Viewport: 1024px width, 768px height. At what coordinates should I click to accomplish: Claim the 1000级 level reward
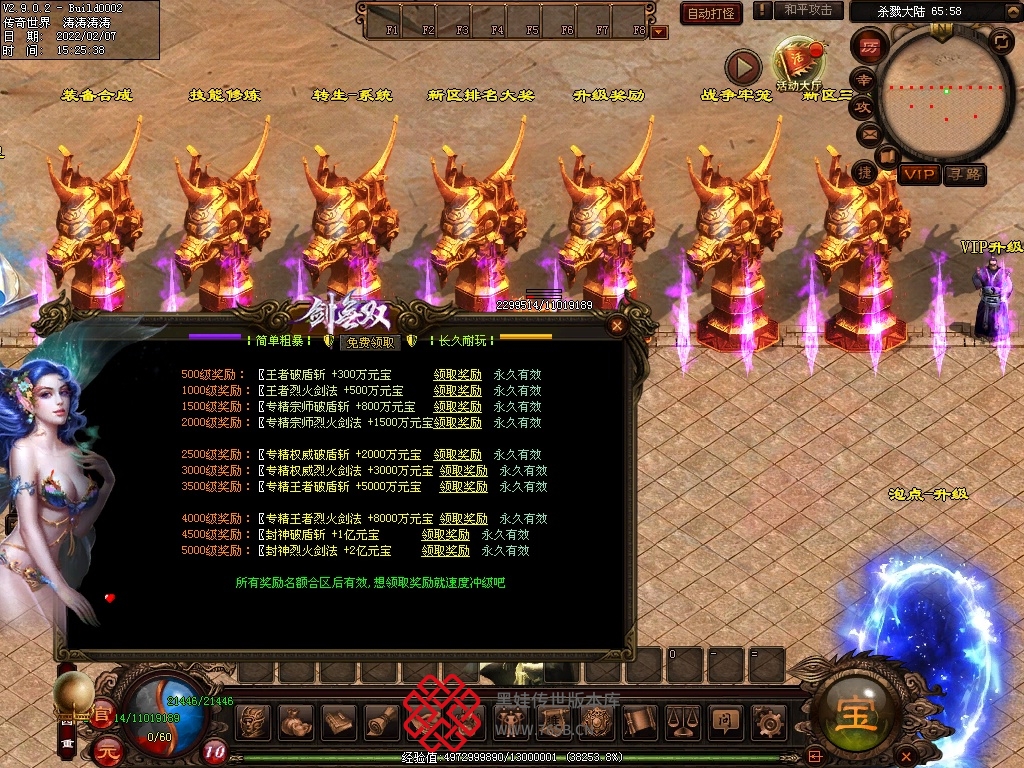click(x=458, y=391)
